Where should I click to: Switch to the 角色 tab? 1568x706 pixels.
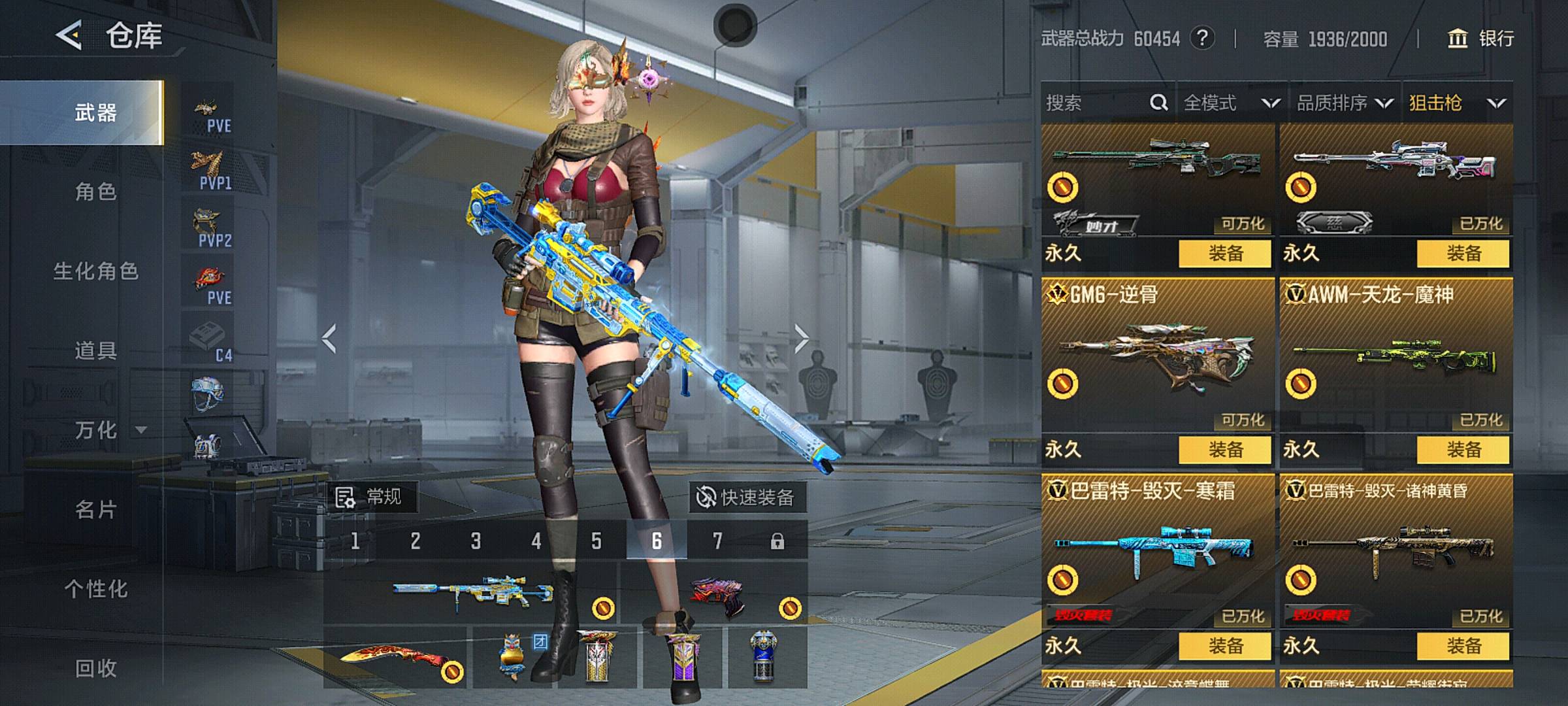pyautogui.click(x=95, y=192)
